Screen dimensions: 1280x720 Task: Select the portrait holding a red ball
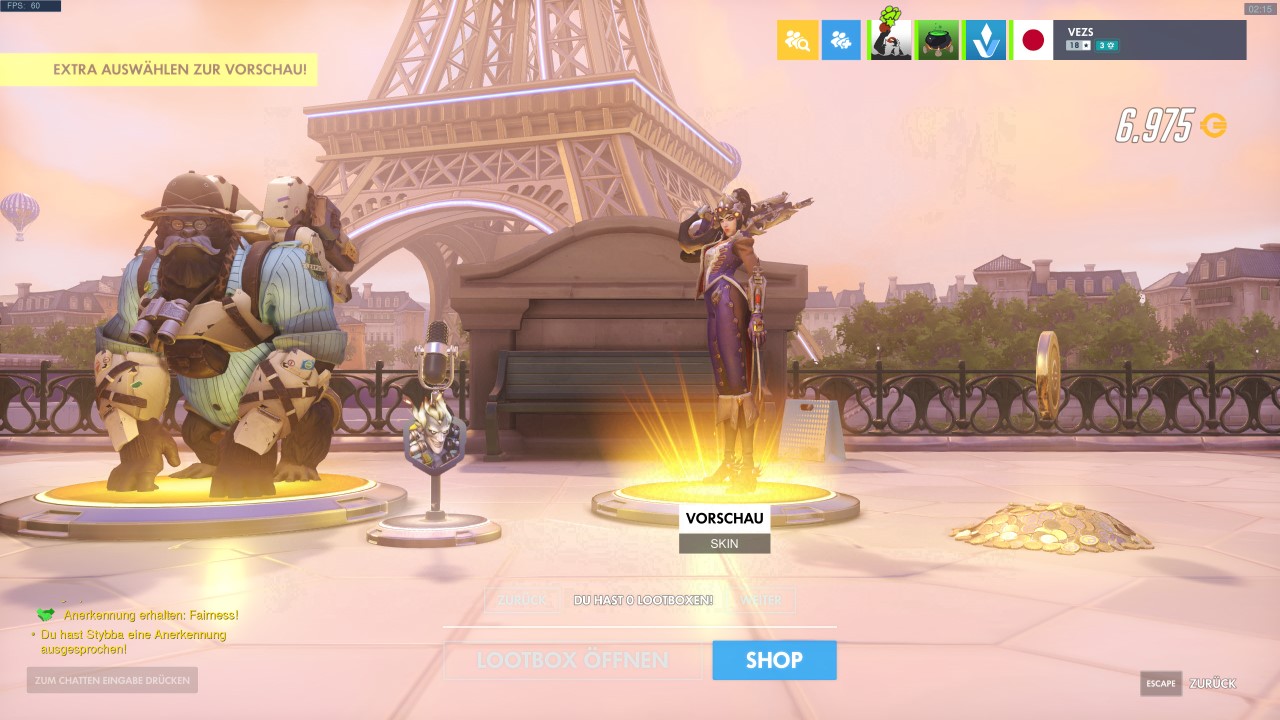[x=890, y=40]
